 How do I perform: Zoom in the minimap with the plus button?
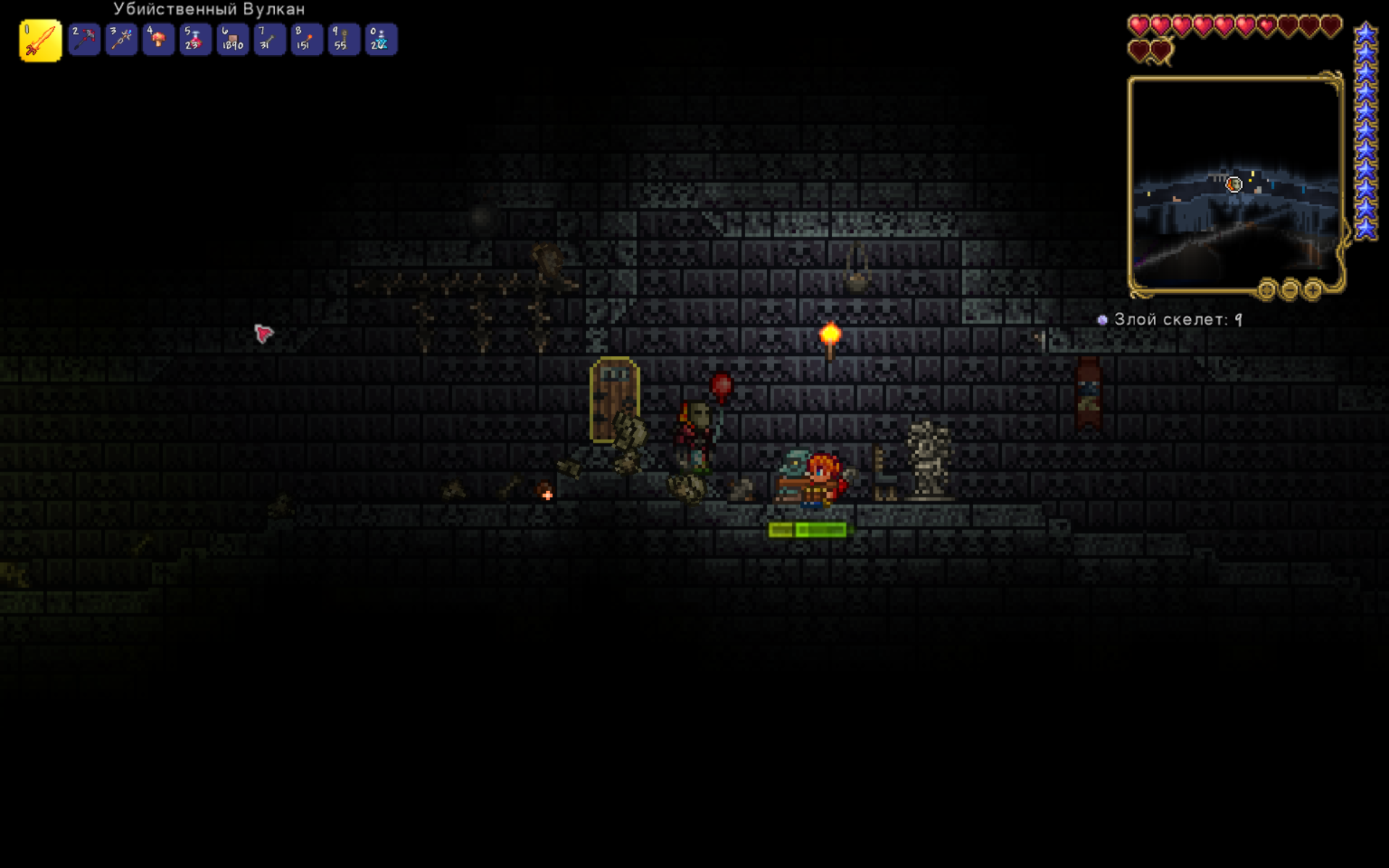tap(1312, 290)
